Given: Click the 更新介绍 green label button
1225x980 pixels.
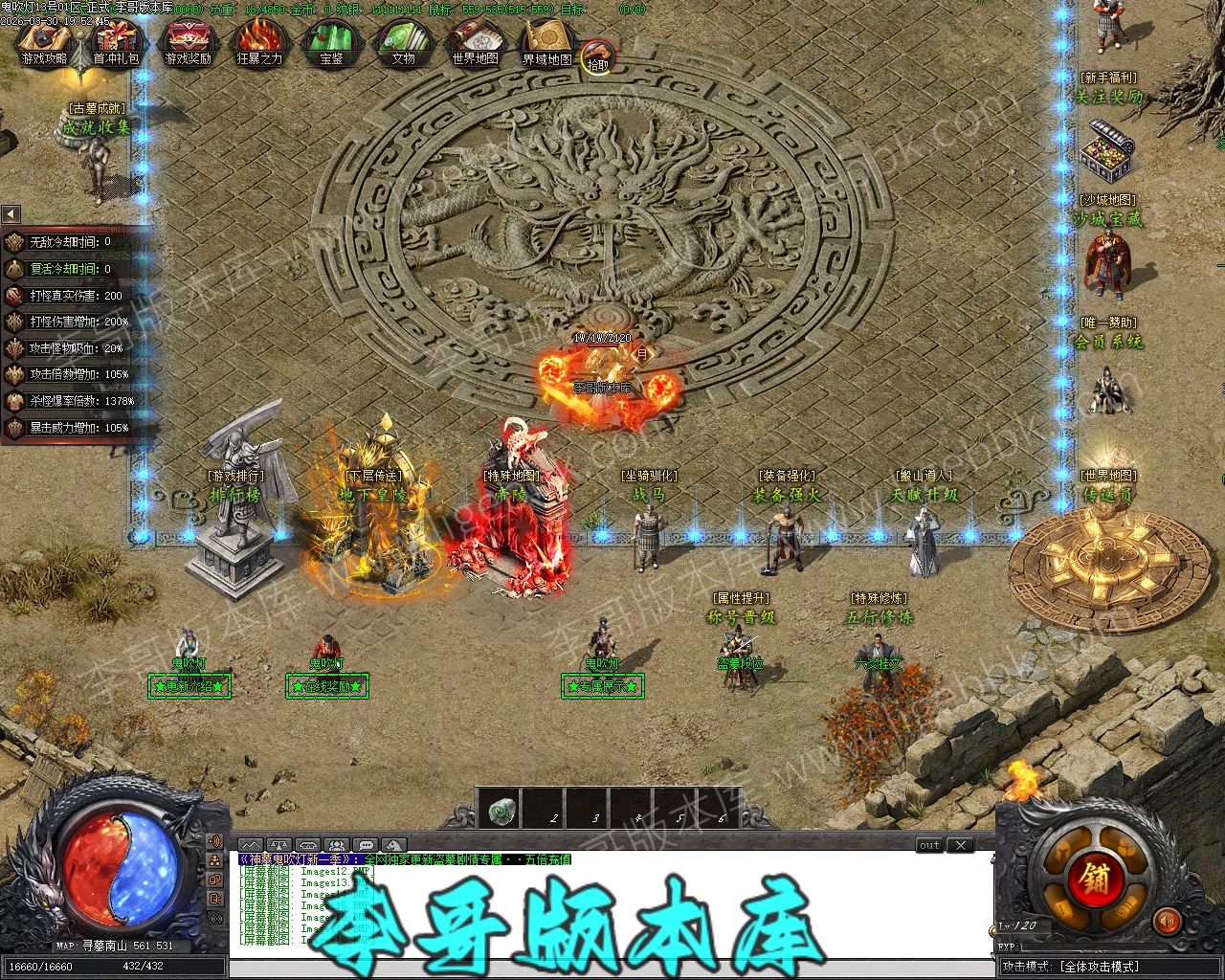Looking at the screenshot, I should pyautogui.click(x=189, y=686).
